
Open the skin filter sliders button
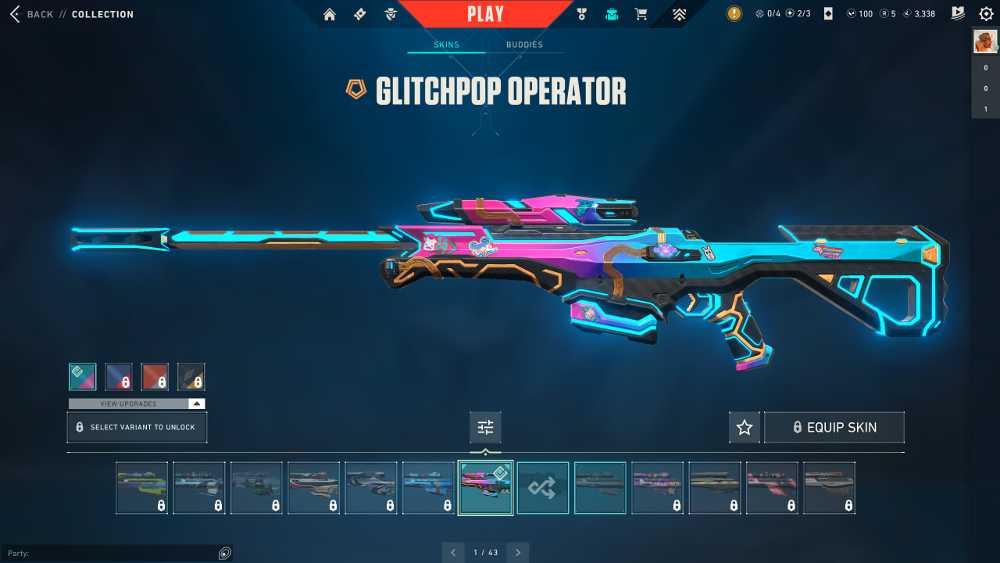[485, 427]
